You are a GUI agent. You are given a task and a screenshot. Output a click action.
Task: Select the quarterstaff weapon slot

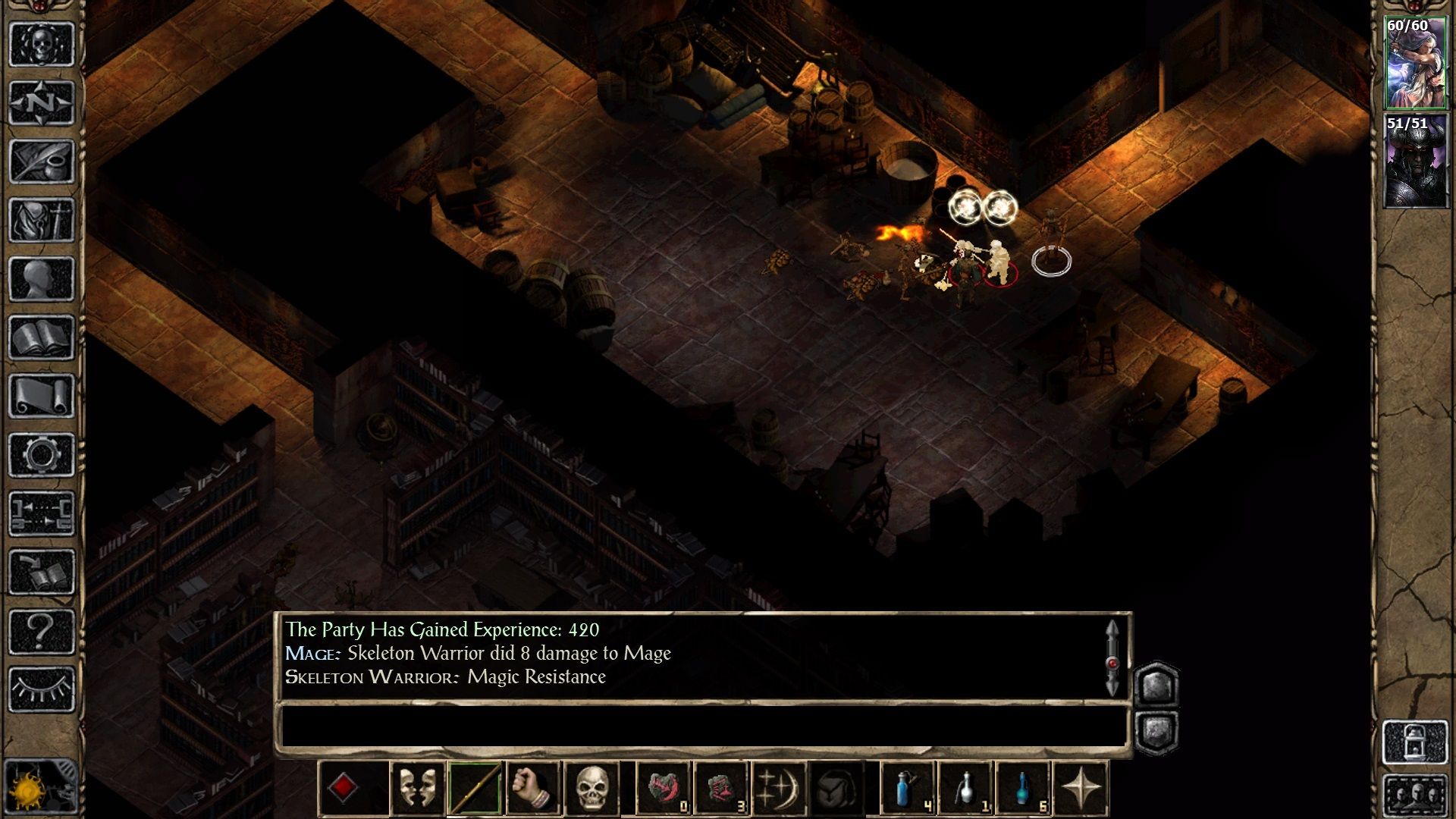(475, 789)
